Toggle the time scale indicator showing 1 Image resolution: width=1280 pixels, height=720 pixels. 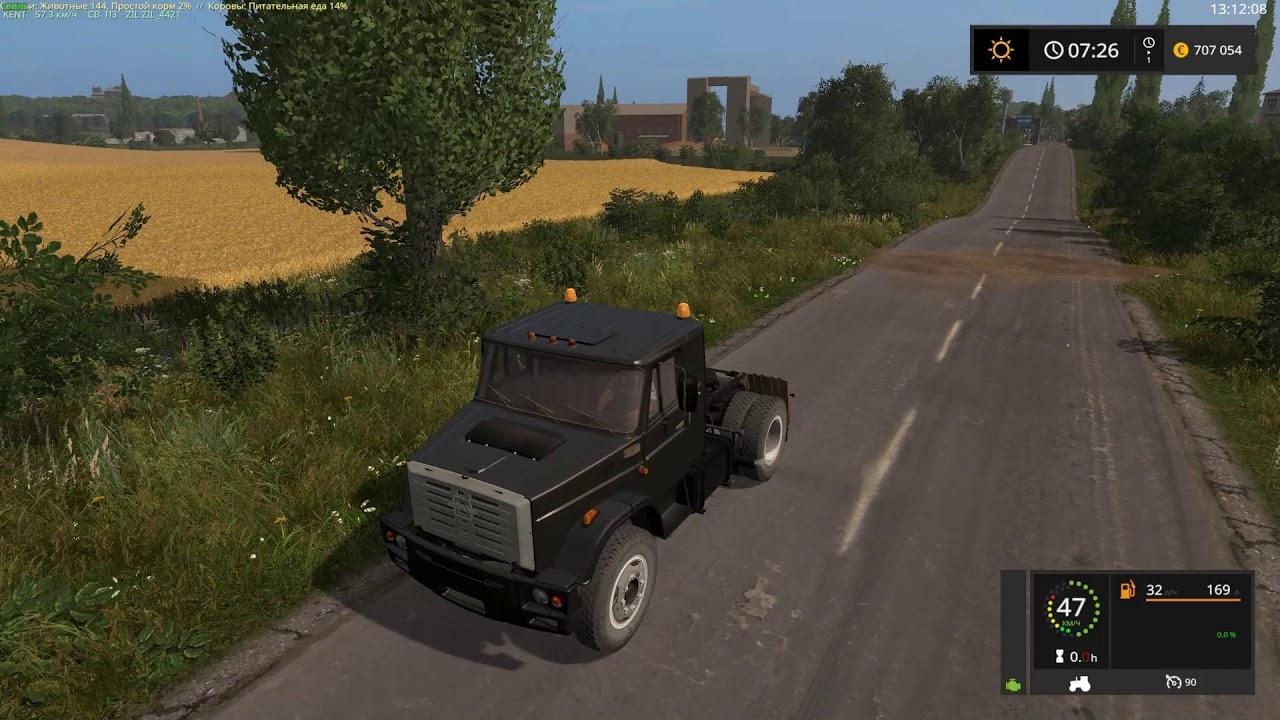(x=1148, y=50)
